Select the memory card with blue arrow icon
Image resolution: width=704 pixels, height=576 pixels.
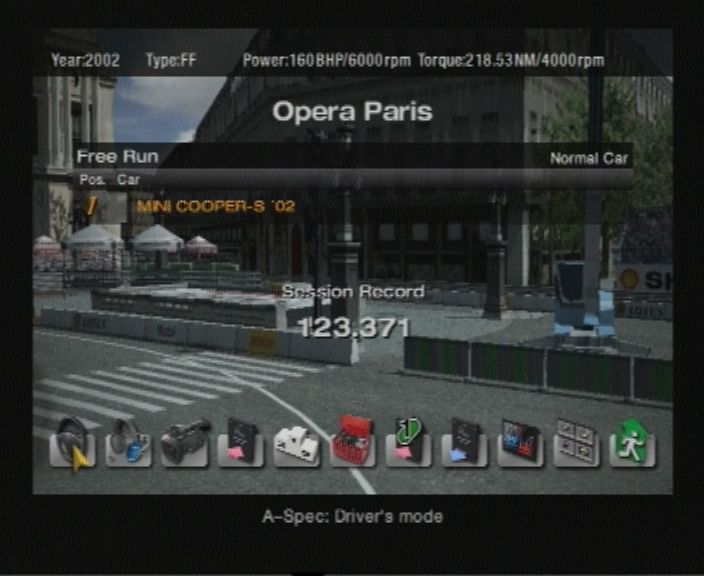pos(464,442)
